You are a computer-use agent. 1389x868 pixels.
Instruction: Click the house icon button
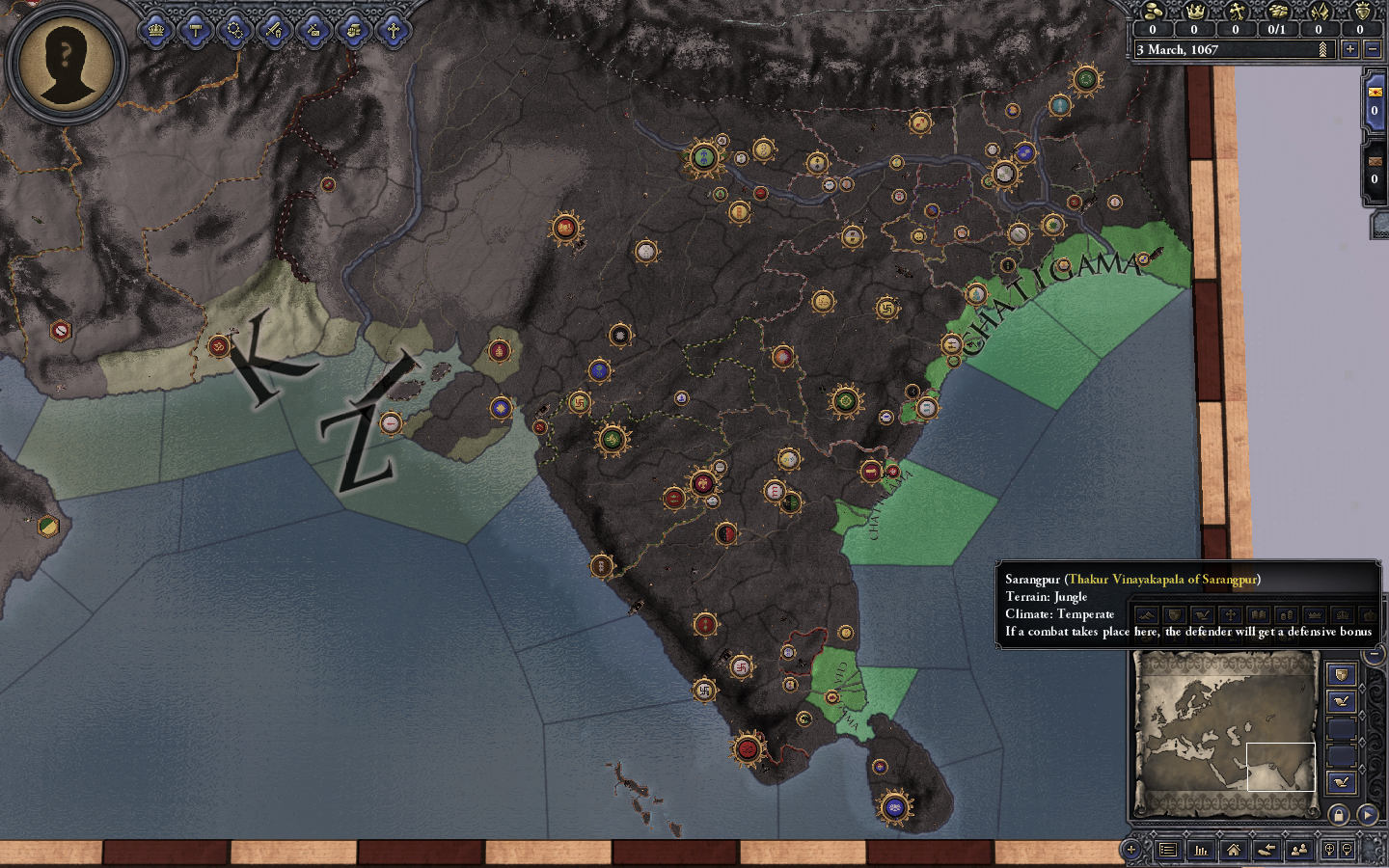[x=1234, y=850]
